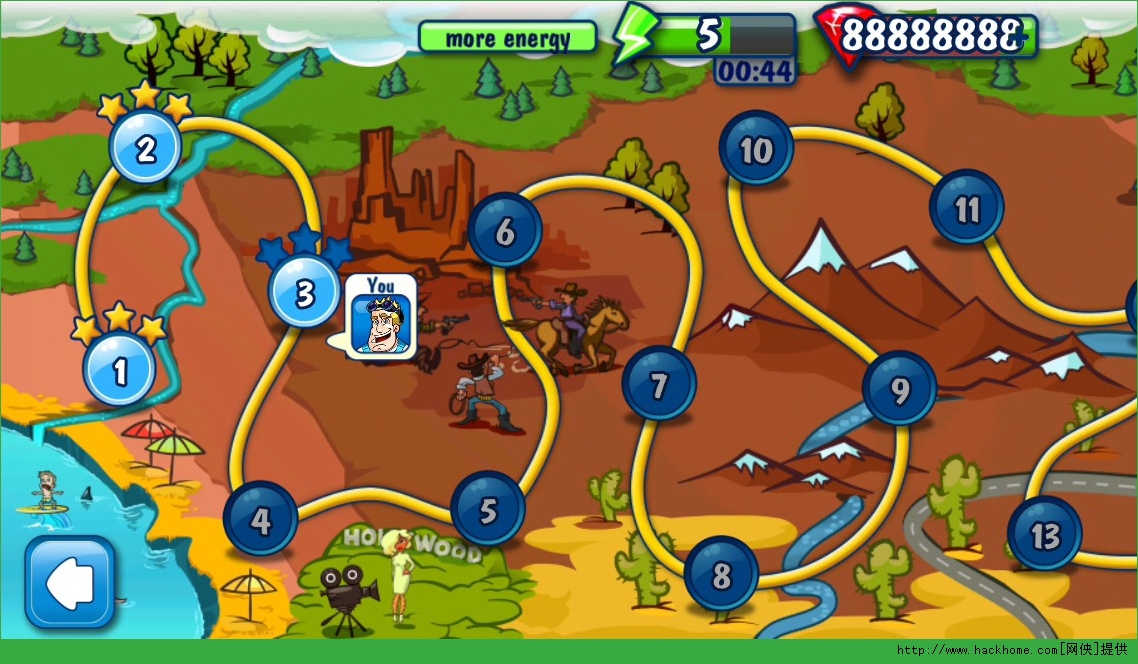Click level 5 map node
Image resolution: width=1138 pixels, height=664 pixels.
pos(488,510)
